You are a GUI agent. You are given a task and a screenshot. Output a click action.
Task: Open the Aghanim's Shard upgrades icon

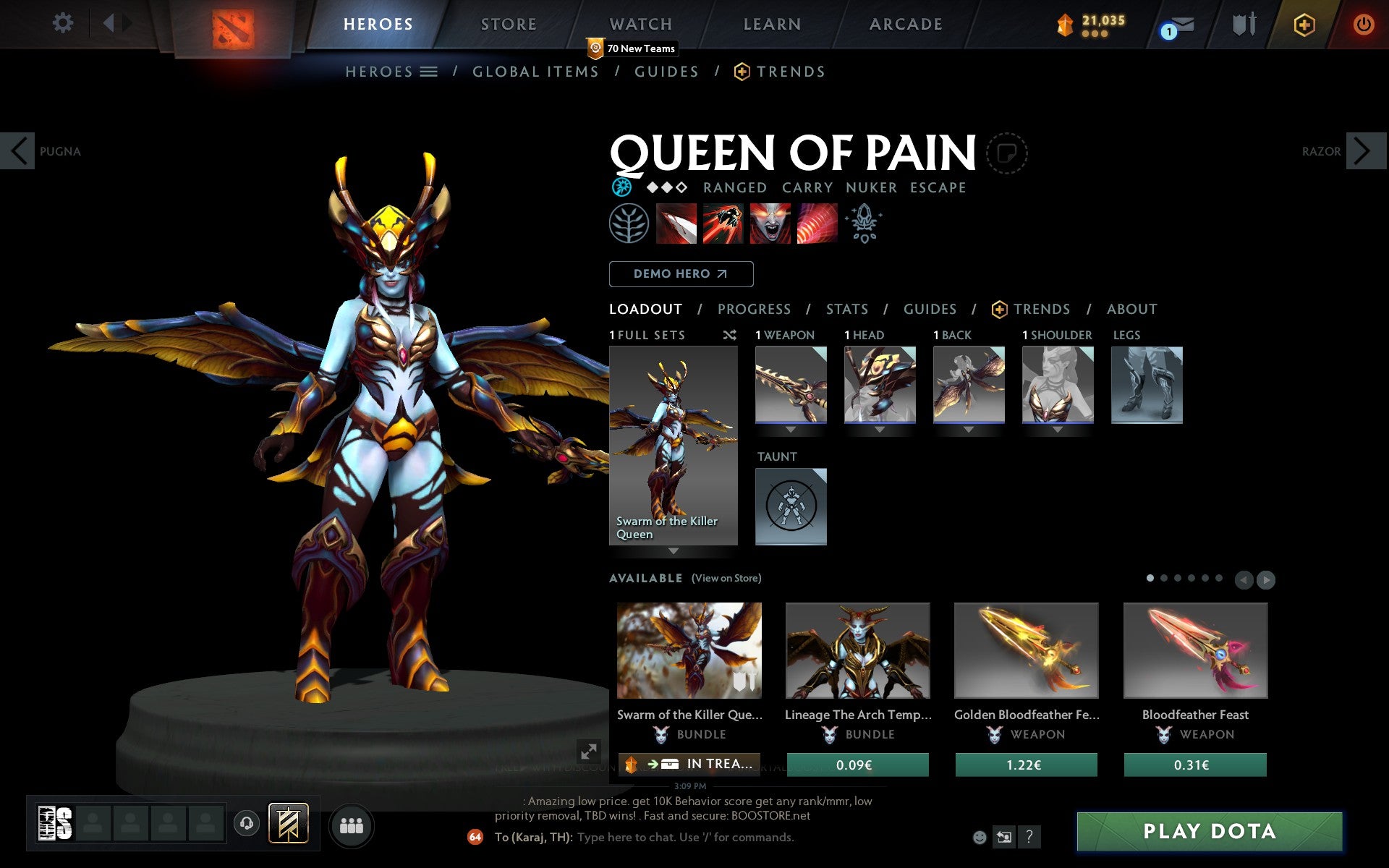pos(864,224)
